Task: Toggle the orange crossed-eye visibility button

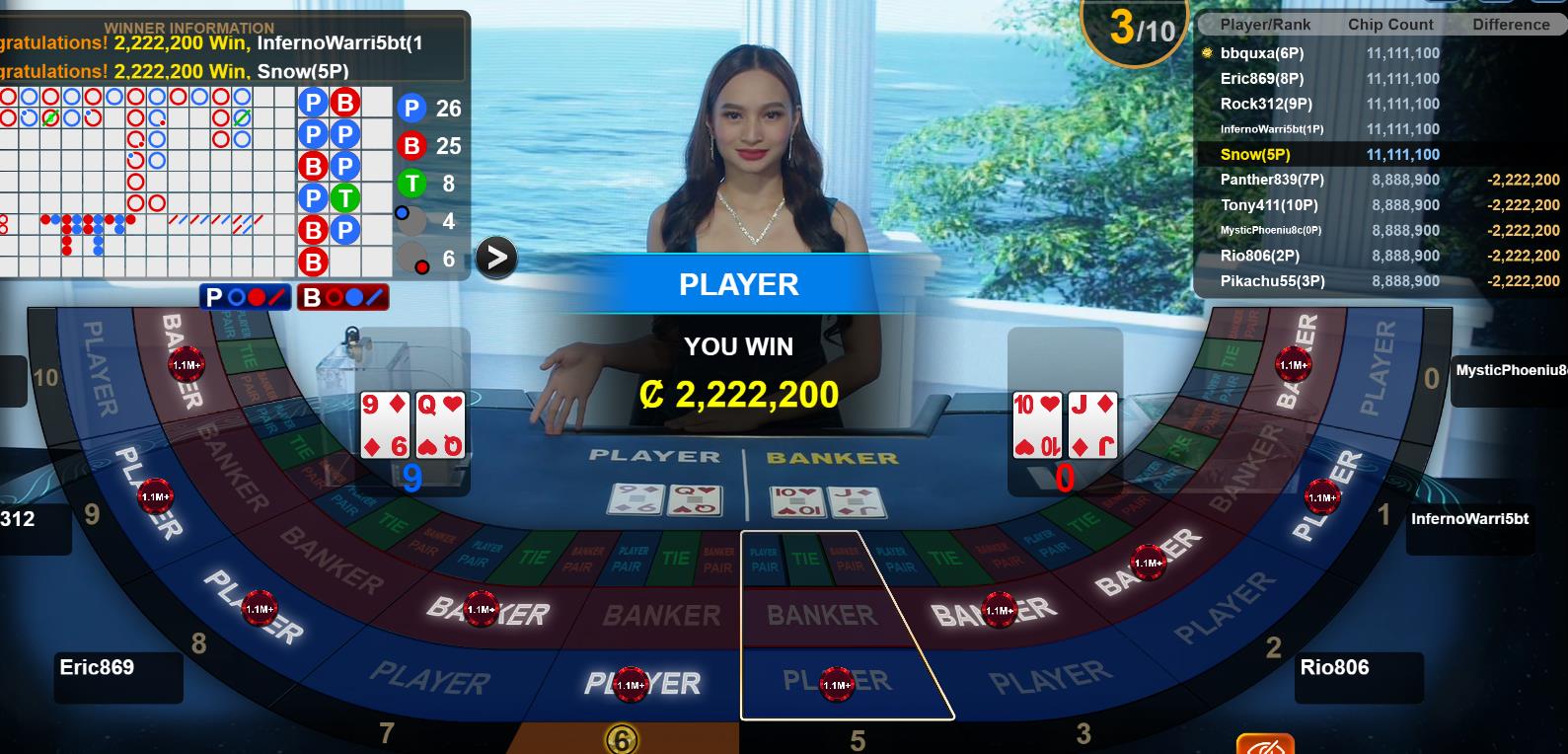Action: click(1264, 744)
